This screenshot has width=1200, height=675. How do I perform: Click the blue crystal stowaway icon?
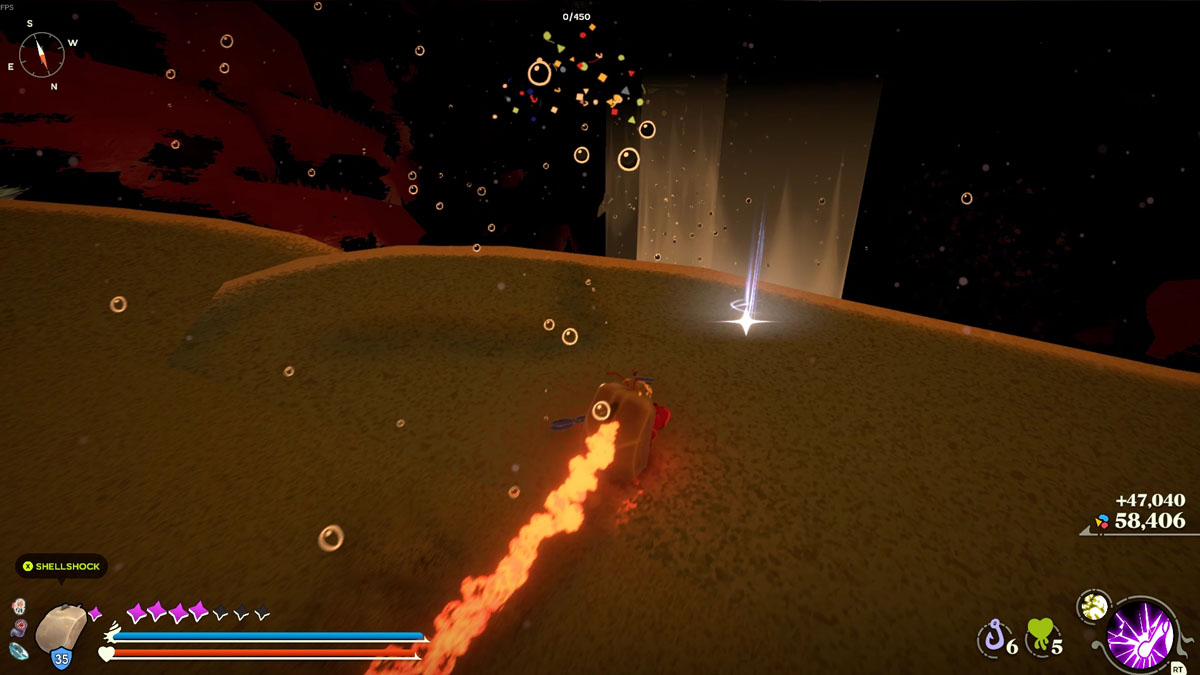[20, 650]
